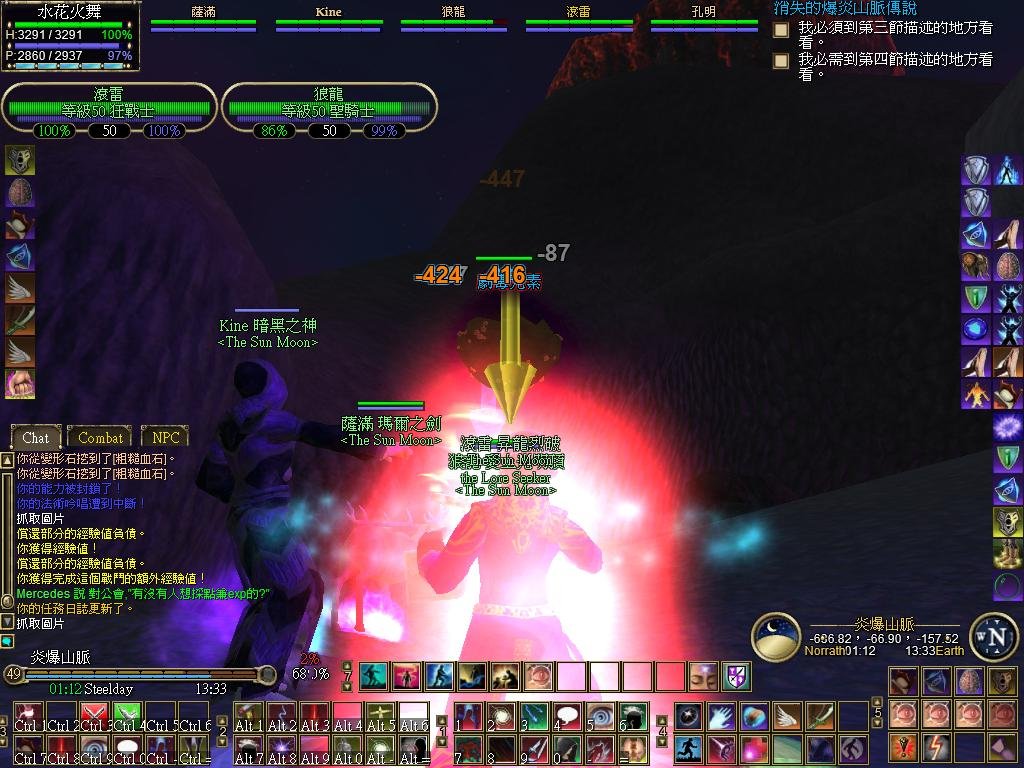This screenshot has width=1024, height=768.
Task: Activate the purple heraldry shield hotbar icon
Action: [737, 676]
